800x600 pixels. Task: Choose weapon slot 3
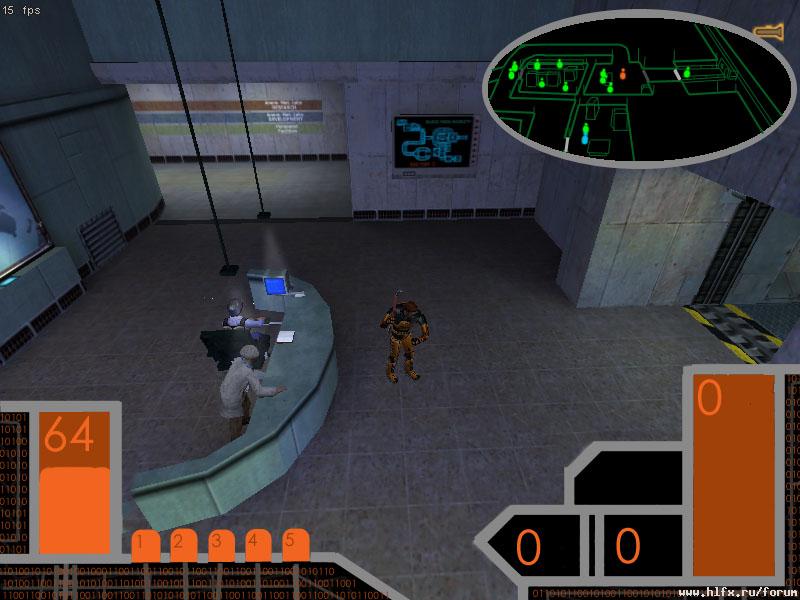(220, 545)
